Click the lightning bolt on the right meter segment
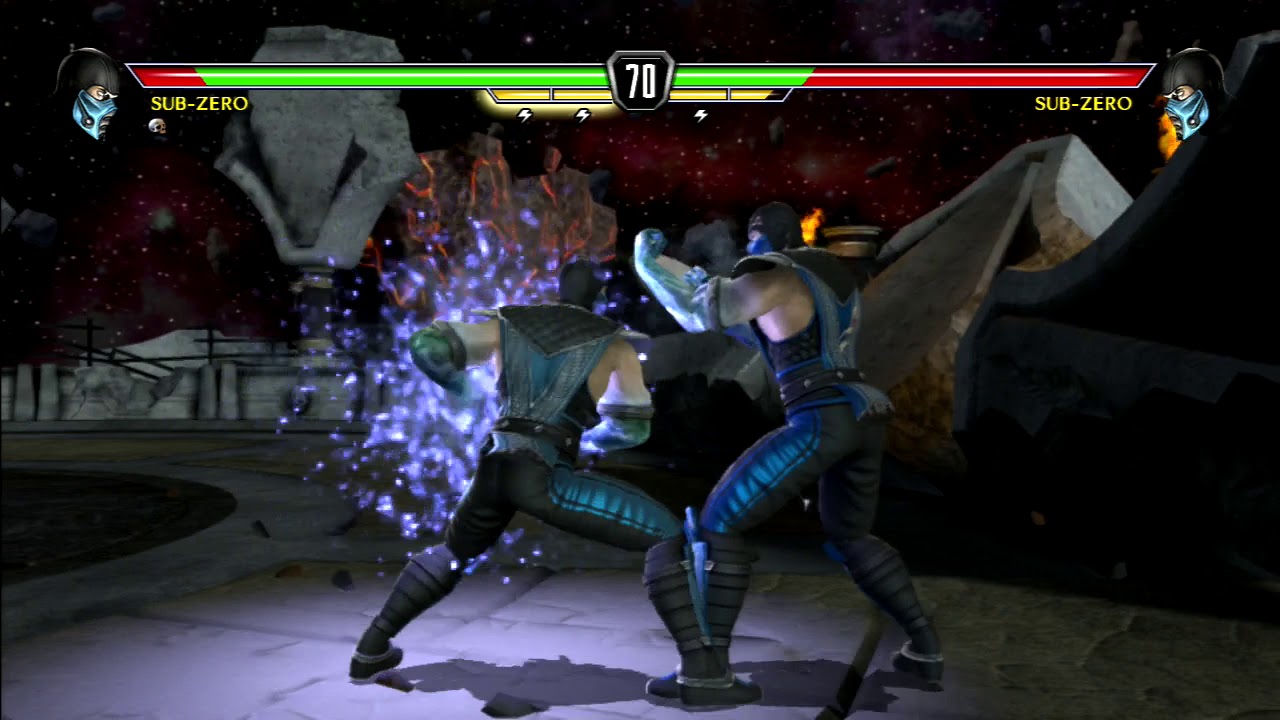The height and width of the screenshot is (720, 1280). (700, 115)
